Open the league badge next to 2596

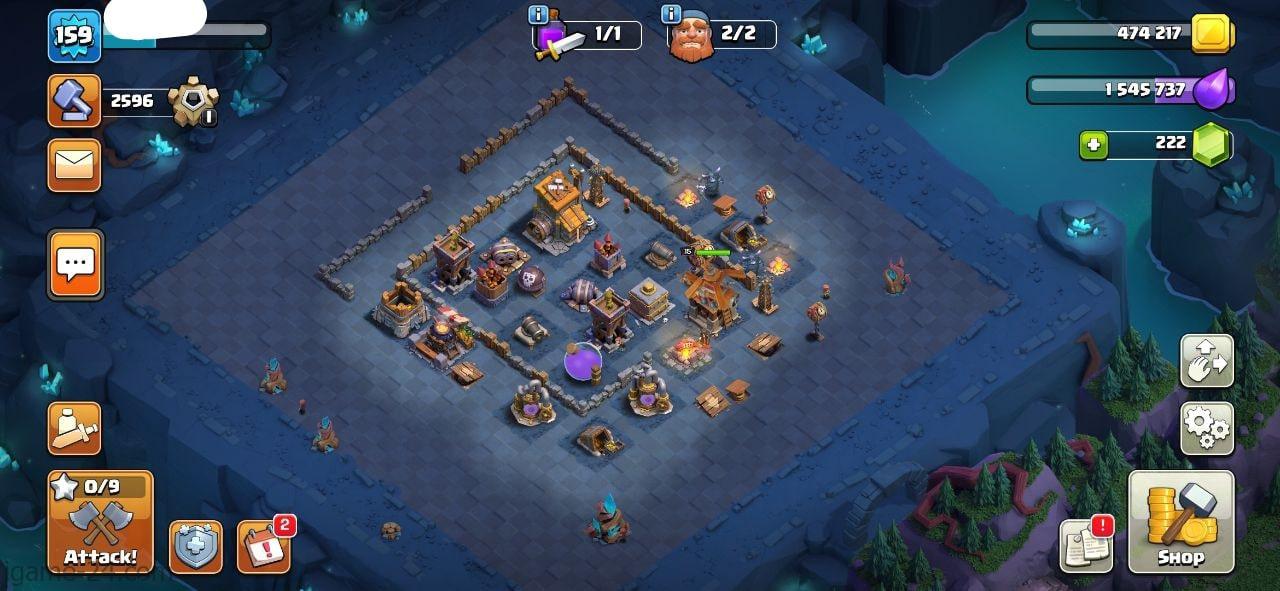tap(191, 102)
